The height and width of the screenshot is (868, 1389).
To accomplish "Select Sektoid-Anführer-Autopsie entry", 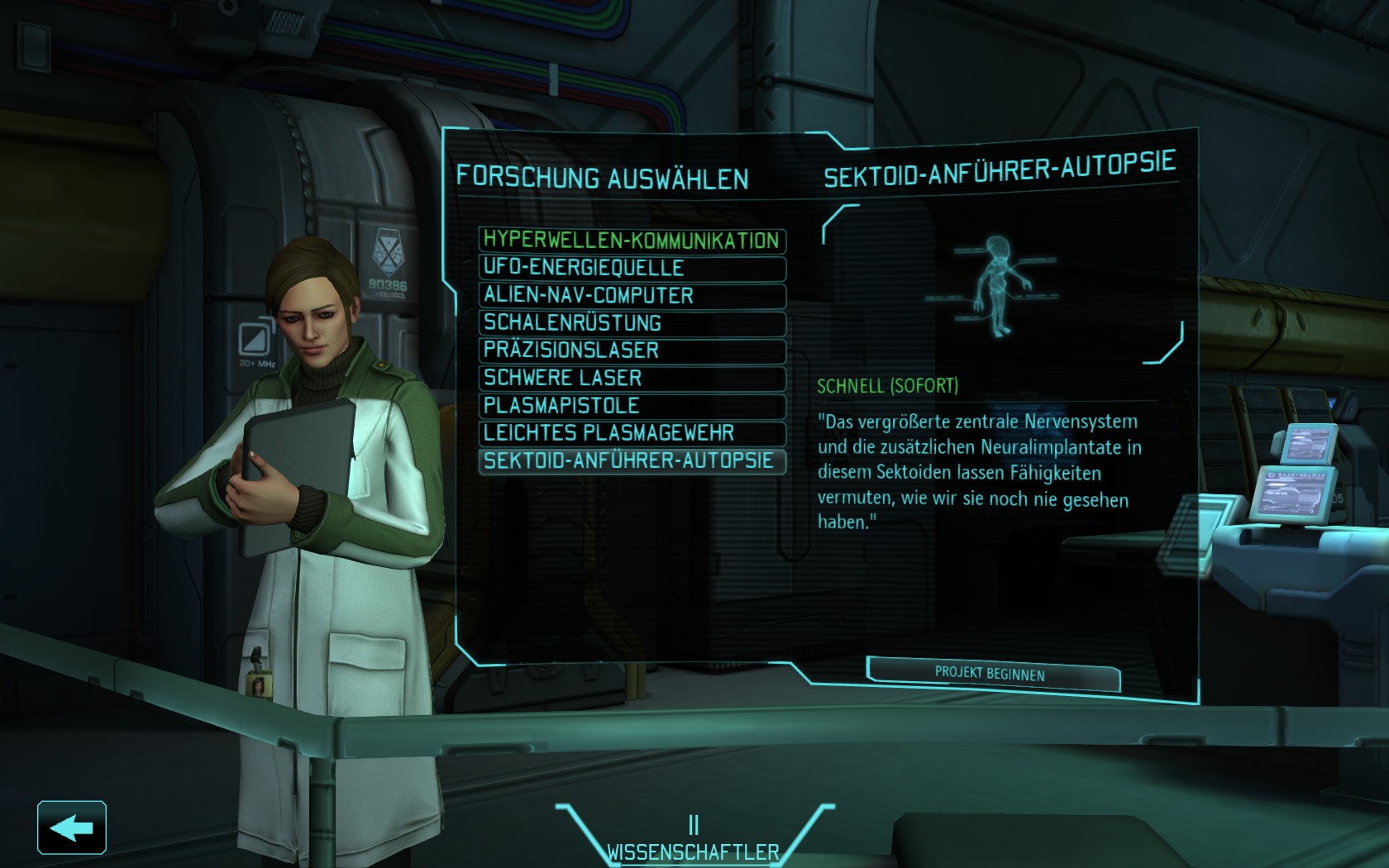I will 632,460.
